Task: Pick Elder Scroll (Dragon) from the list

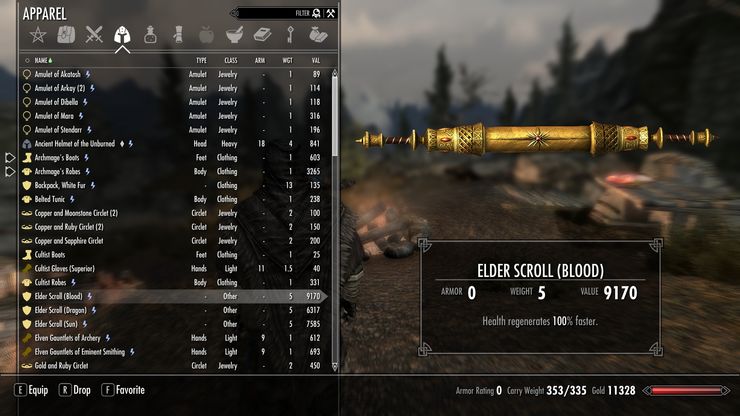Action: click(x=63, y=310)
